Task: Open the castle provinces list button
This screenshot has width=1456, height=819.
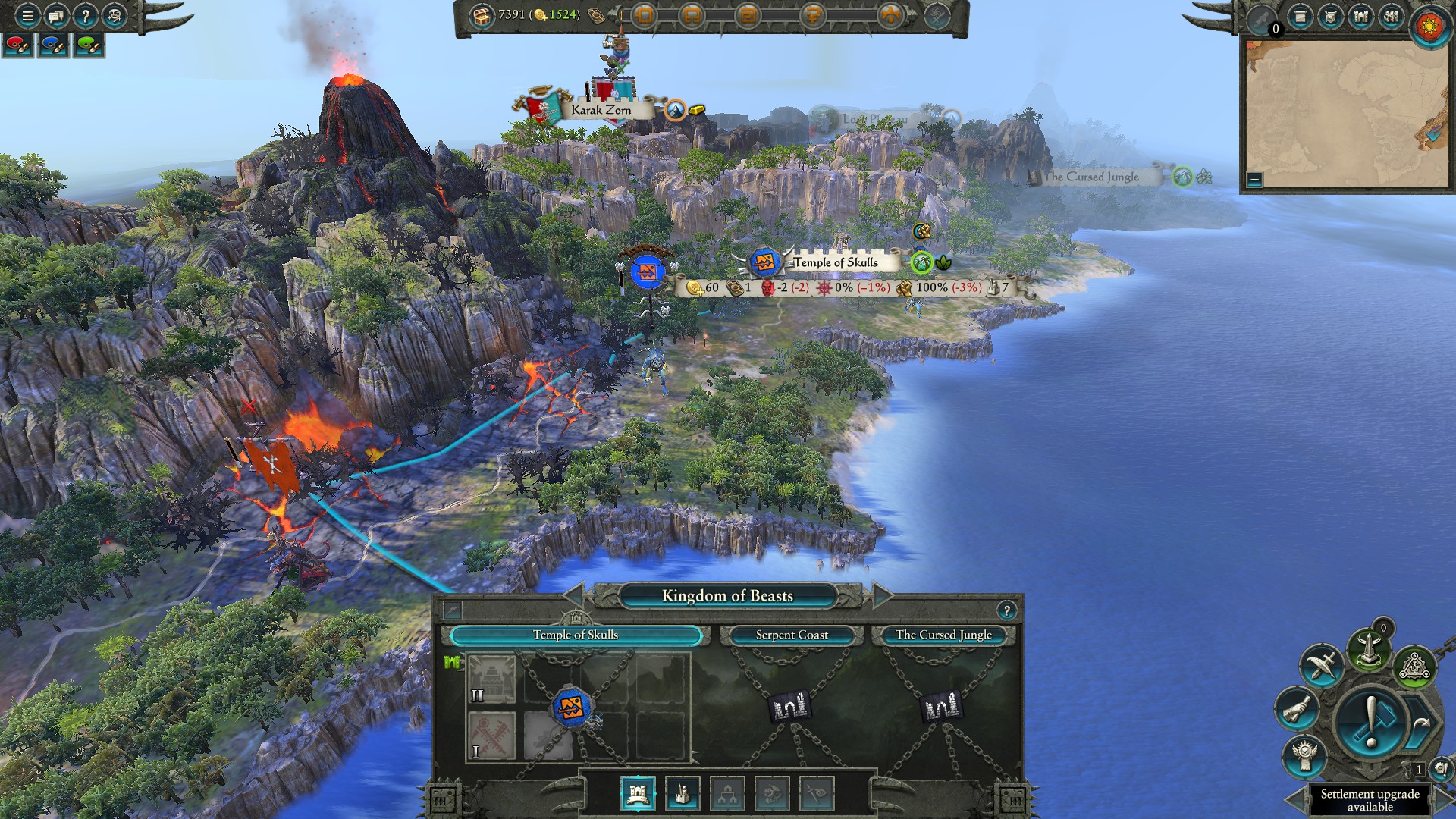Action: [x=1361, y=16]
